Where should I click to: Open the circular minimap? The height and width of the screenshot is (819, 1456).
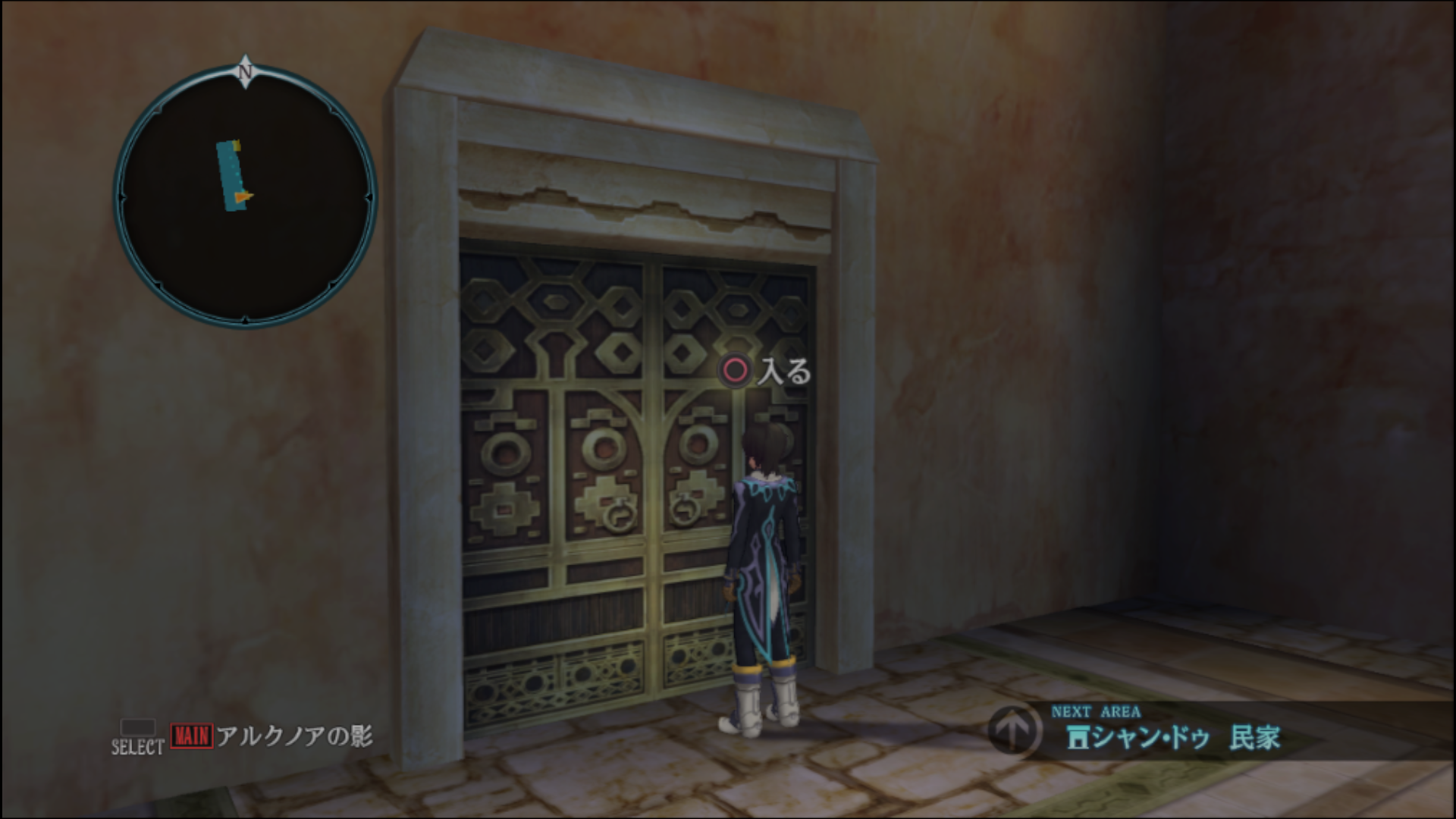click(245, 196)
